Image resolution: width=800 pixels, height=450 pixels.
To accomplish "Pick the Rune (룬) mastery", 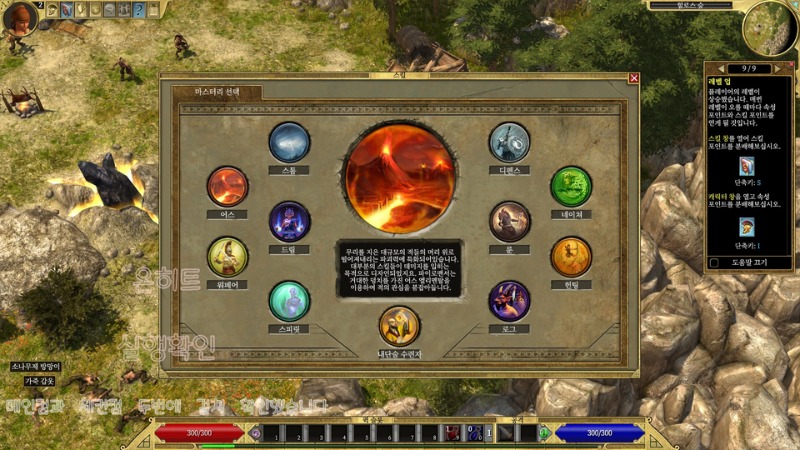I will (x=509, y=221).
